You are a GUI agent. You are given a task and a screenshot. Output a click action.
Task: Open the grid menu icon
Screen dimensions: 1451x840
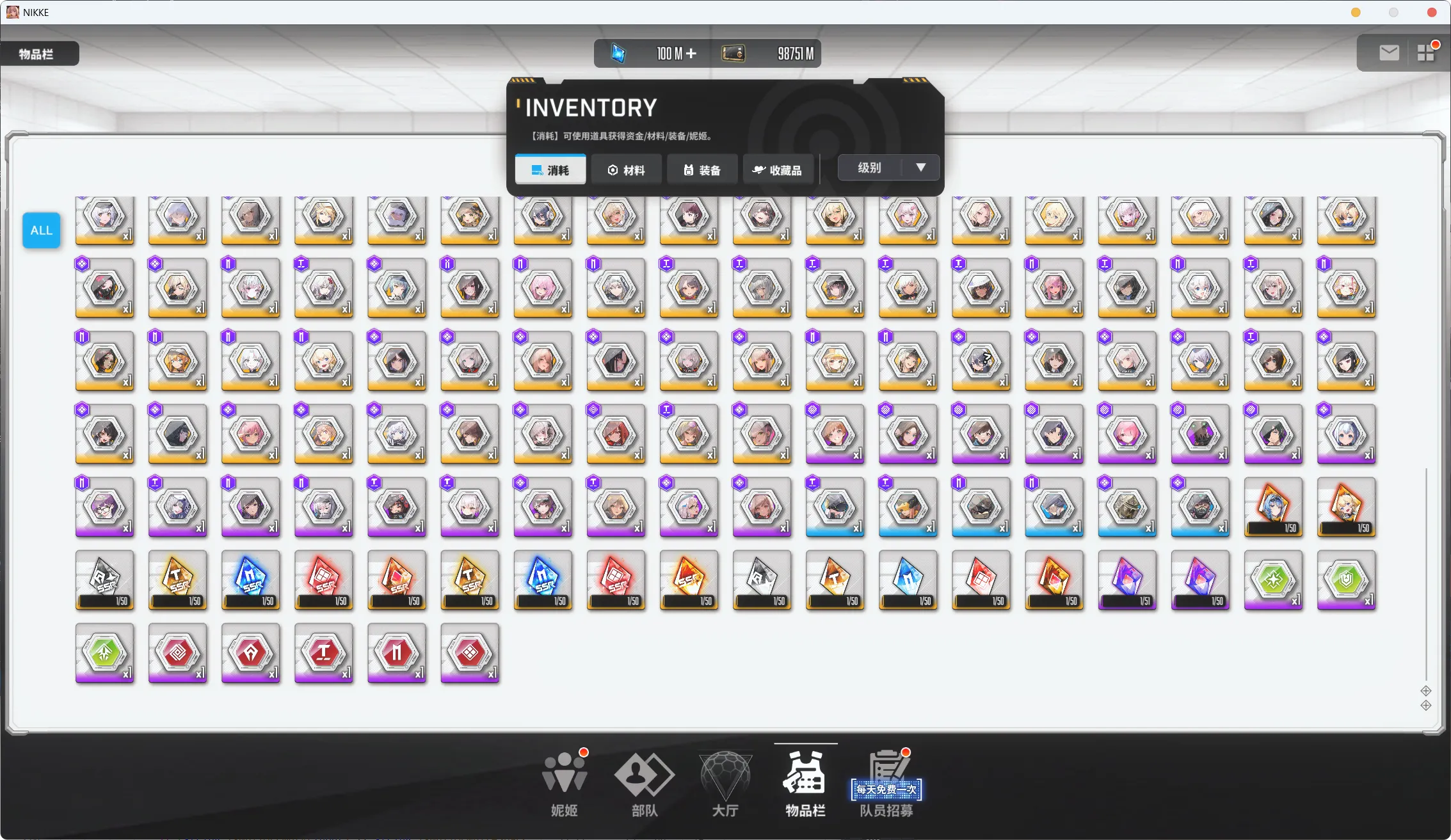pos(1426,53)
